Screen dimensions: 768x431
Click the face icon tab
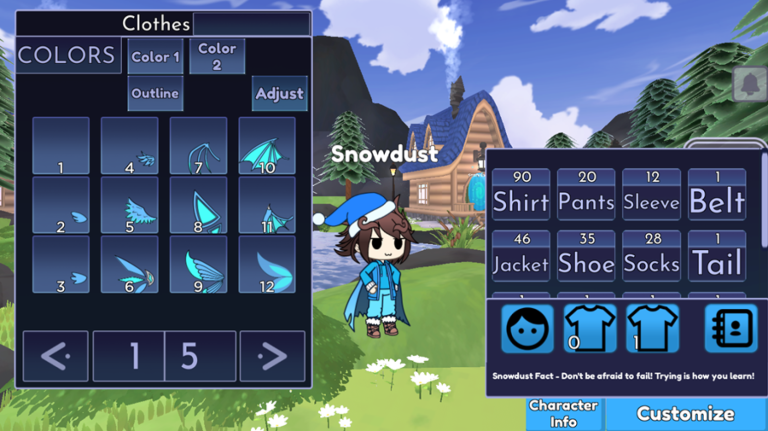tap(527, 328)
